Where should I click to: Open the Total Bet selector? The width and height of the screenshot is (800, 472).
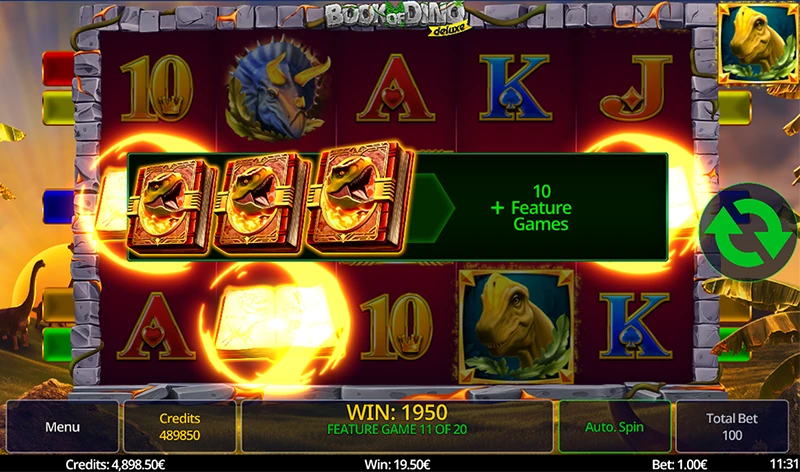click(730, 427)
